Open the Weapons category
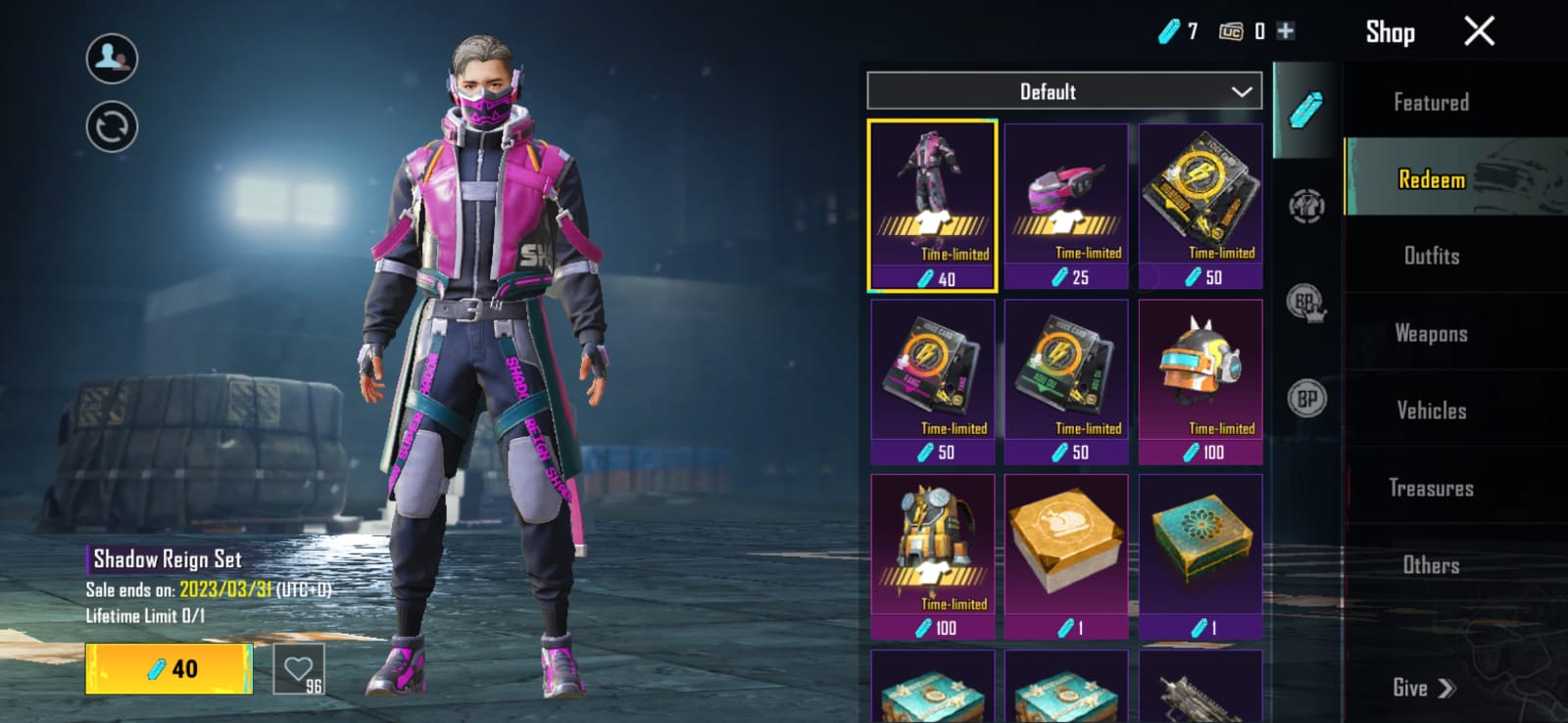Screen dimensions: 1568x723 click(x=1431, y=333)
